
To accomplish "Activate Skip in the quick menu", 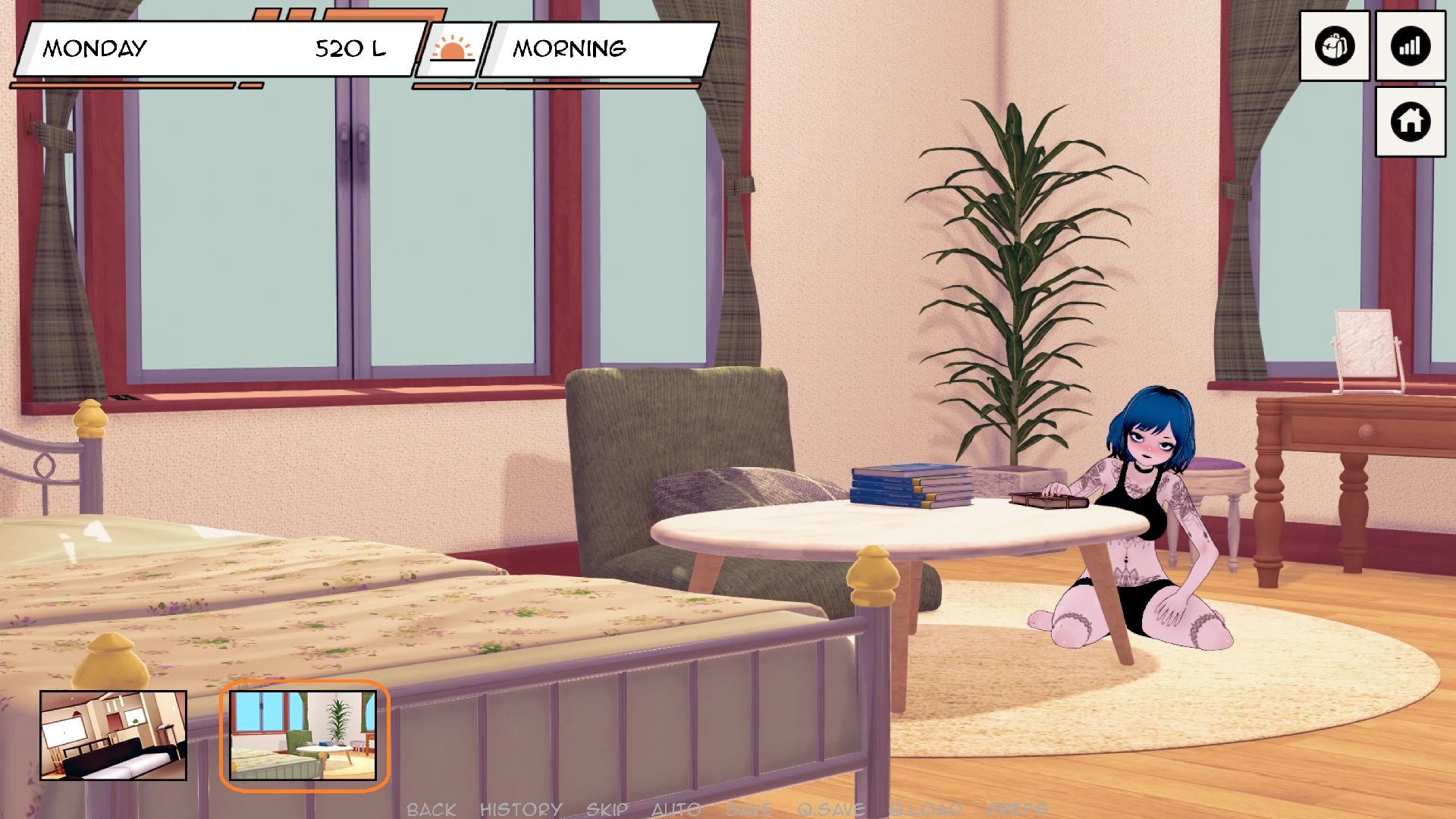I will coord(607,809).
